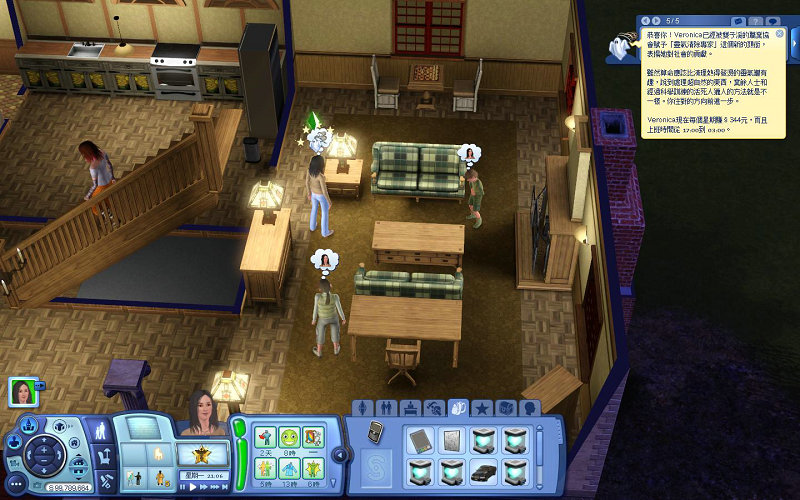Open the career desk tab
This screenshot has width=800, height=500.
tap(411, 408)
